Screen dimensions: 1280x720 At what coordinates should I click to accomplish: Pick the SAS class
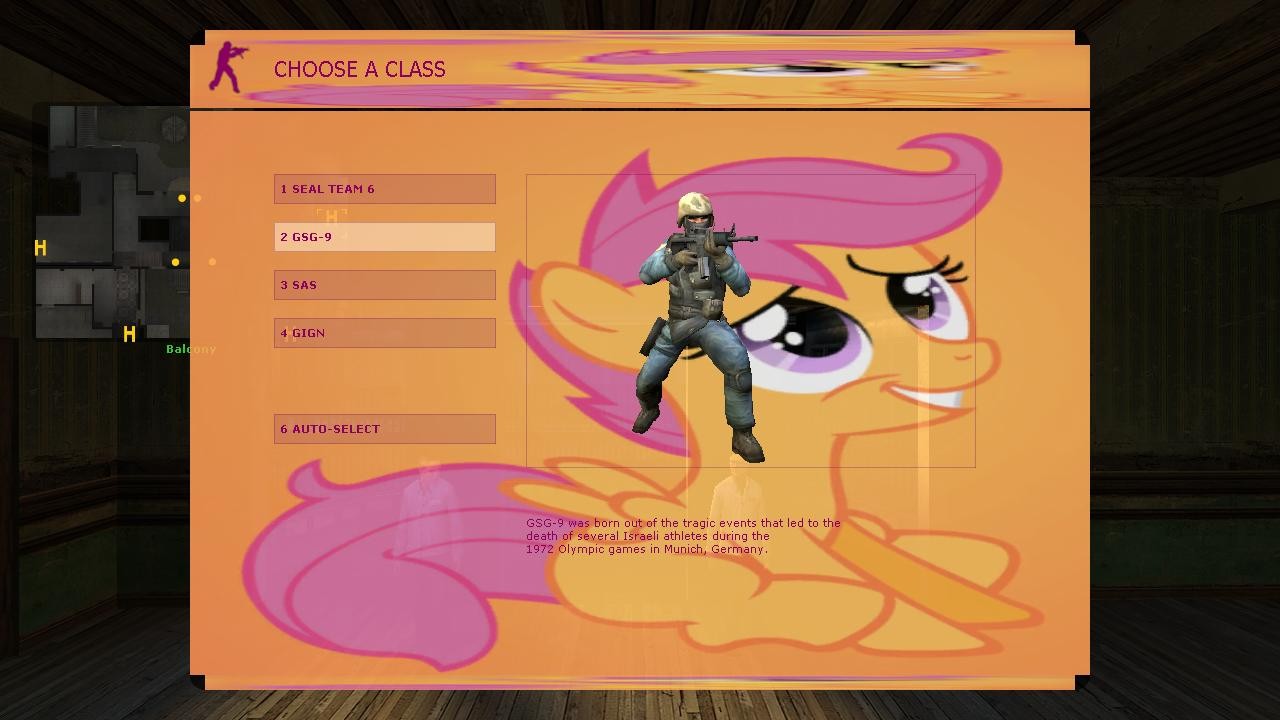384,285
